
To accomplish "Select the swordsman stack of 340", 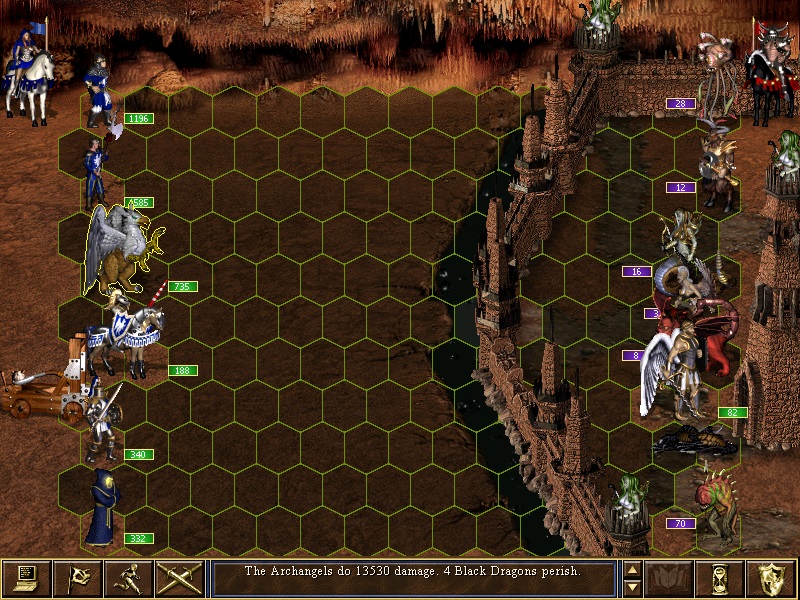I will [x=102, y=420].
